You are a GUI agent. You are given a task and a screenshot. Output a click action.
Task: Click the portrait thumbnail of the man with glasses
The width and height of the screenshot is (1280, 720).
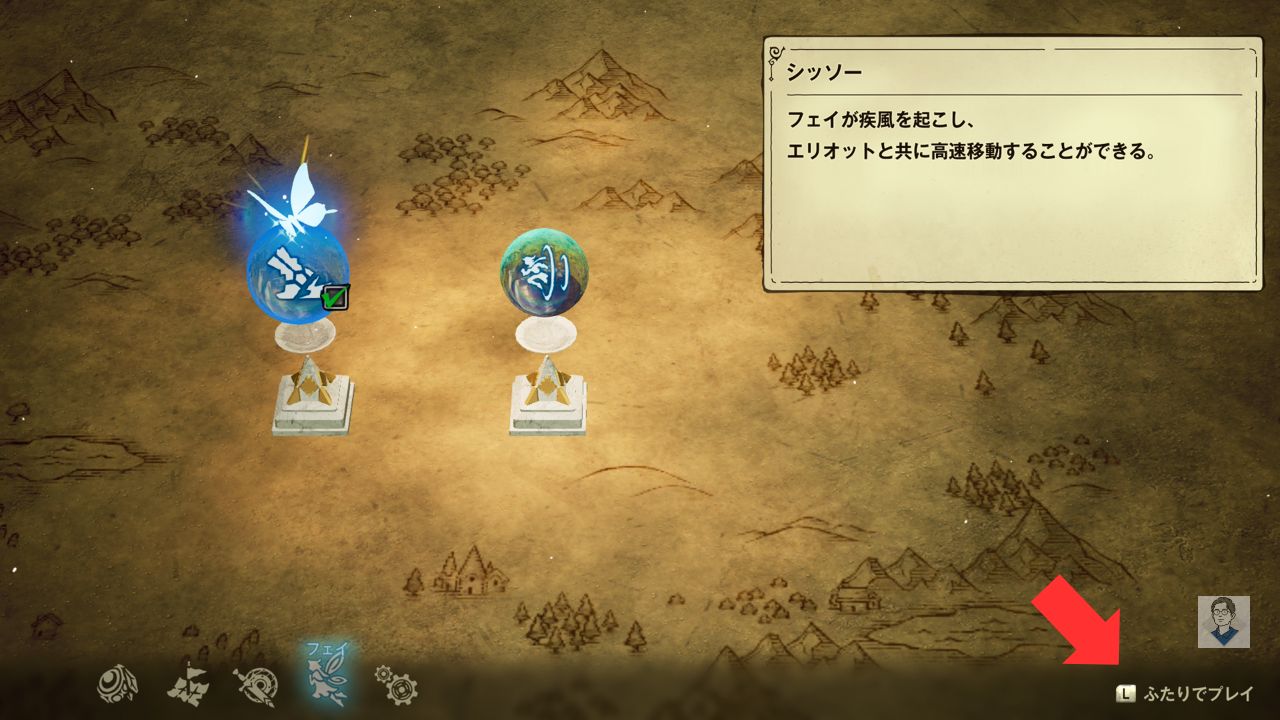(1223, 621)
